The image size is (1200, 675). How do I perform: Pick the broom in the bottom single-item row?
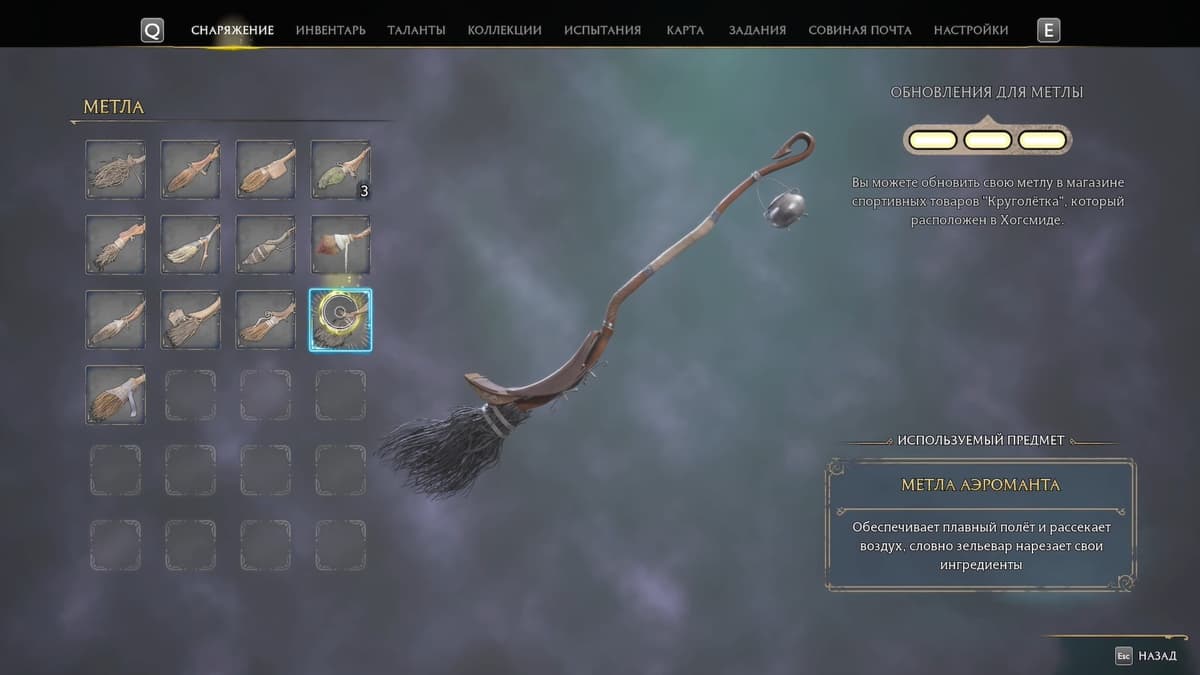pyautogui.click(x=115, y=394)
